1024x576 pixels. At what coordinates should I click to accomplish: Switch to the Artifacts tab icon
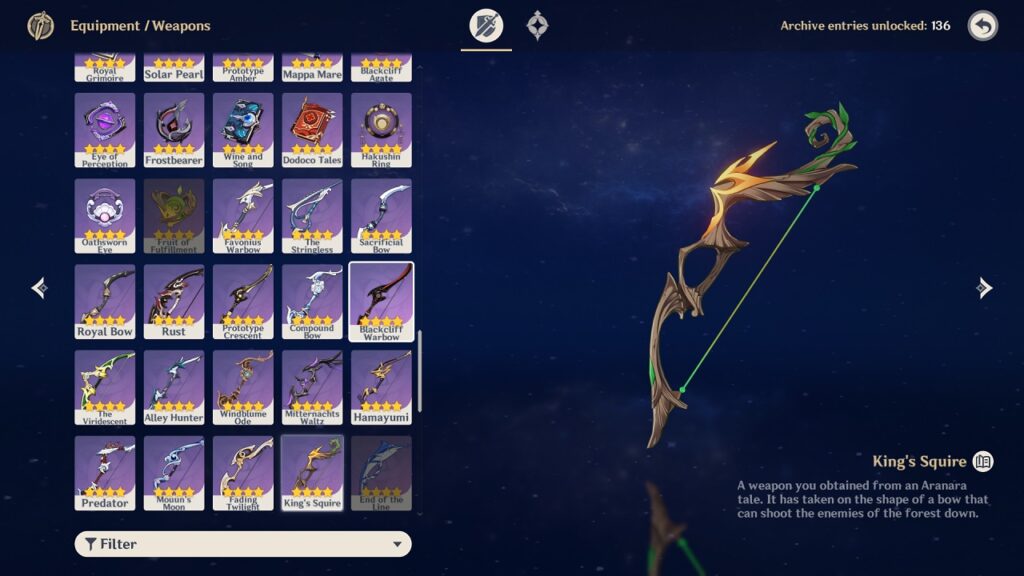pyautogui.click(x=538, y=26)
